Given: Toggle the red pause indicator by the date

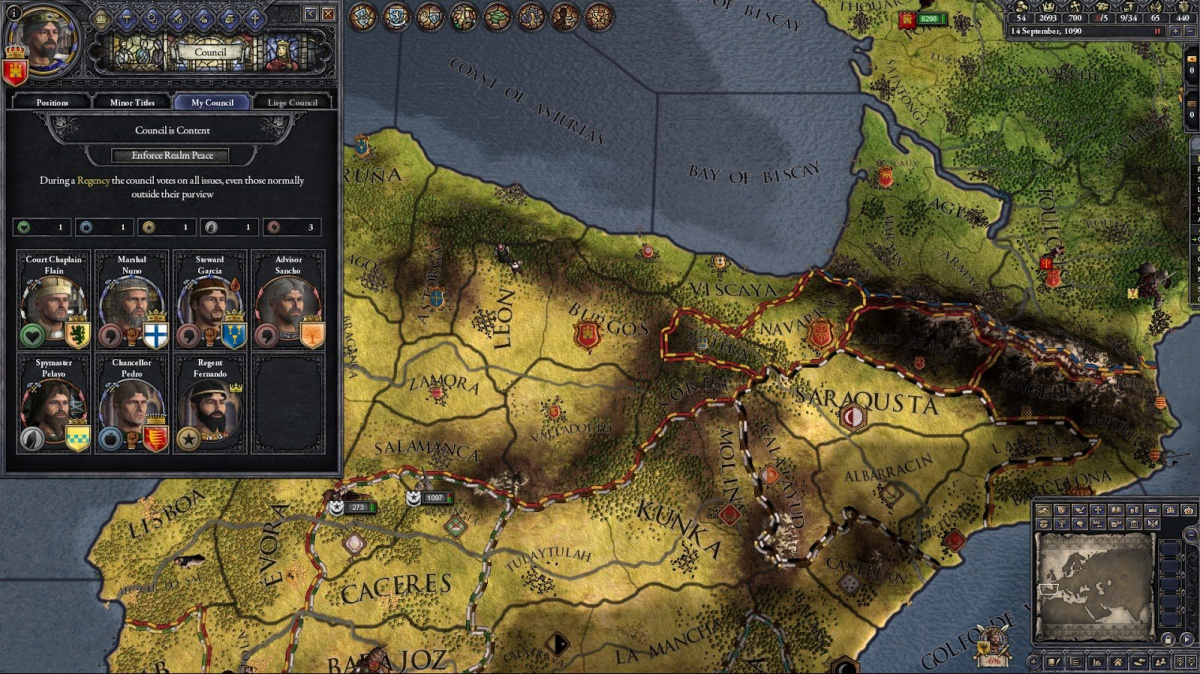Looking at the screenshot, I should 1158,32.
